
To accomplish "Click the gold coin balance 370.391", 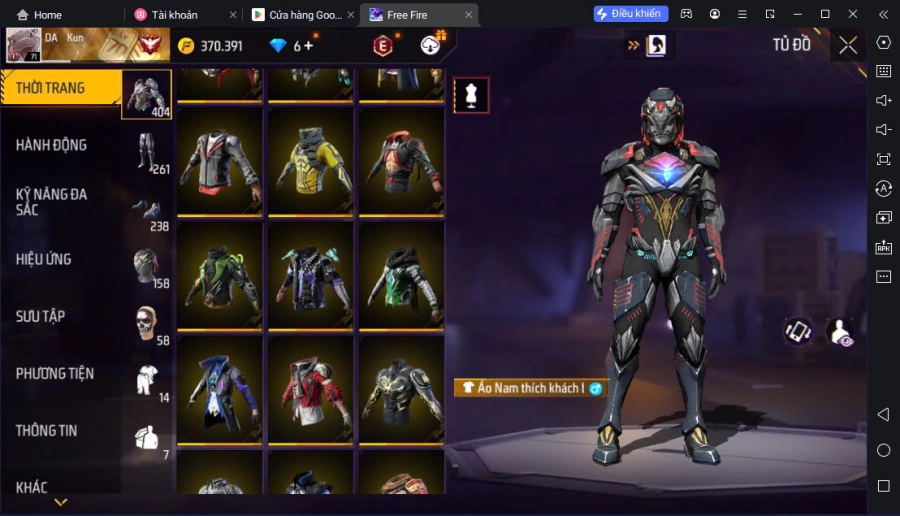I will point(211,46).
